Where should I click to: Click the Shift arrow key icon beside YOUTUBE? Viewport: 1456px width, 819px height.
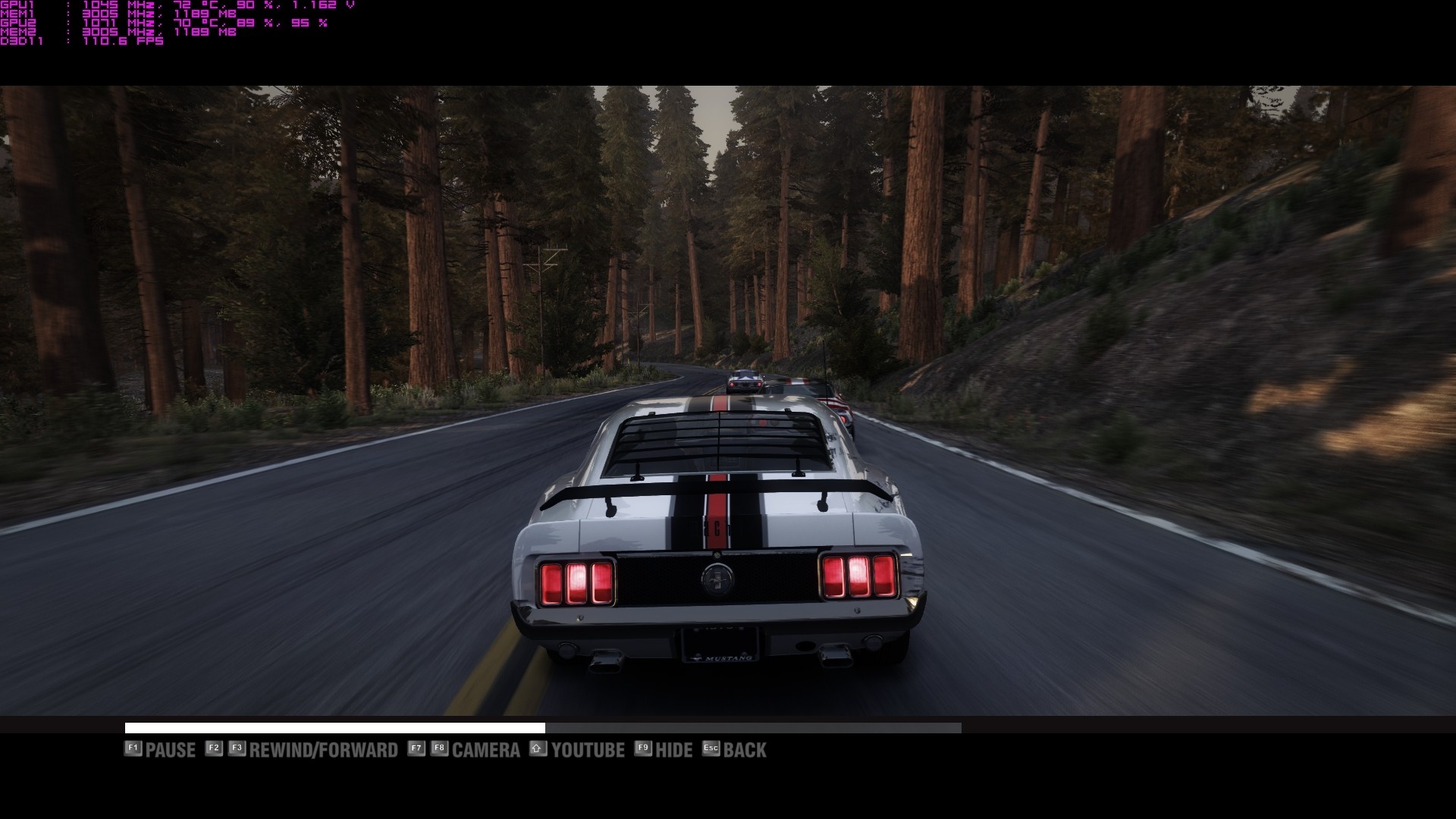click(538, 749)
